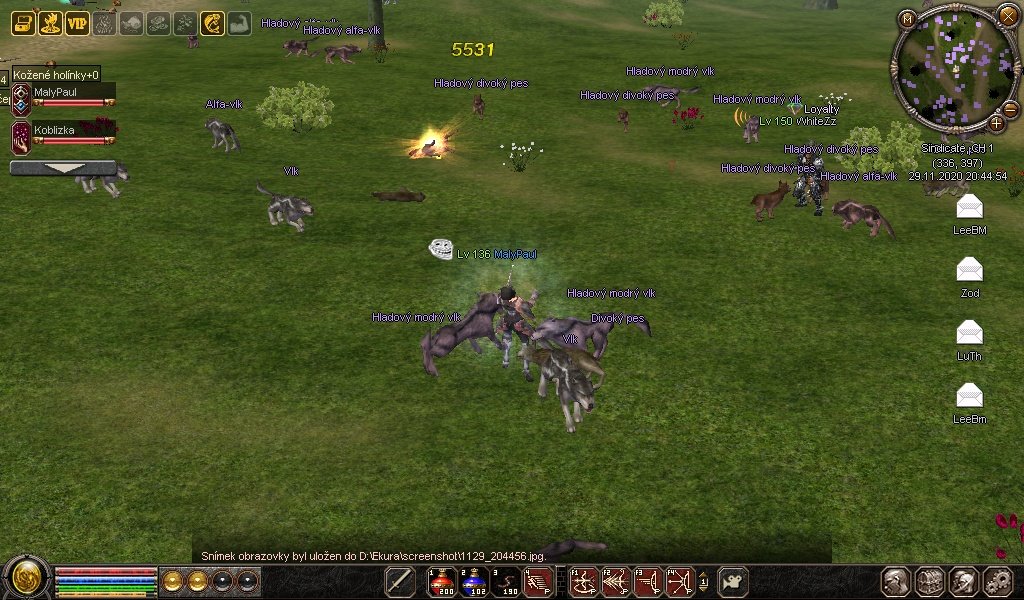Expand the party list down arrow
The image size is (1024, 600).
click(x=62, y=168)
